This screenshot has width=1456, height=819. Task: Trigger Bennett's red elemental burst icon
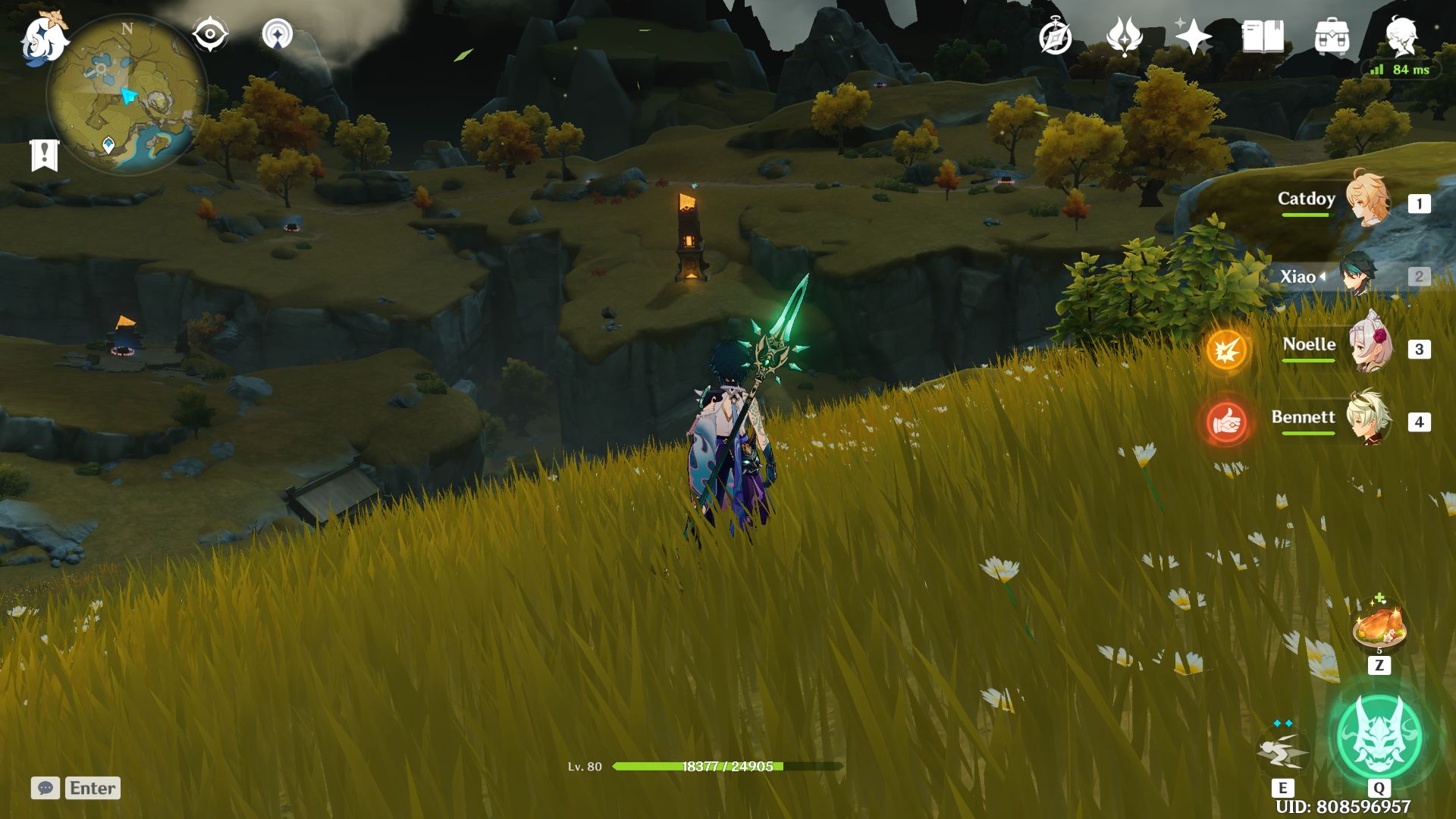click(x=1226, y=422)
